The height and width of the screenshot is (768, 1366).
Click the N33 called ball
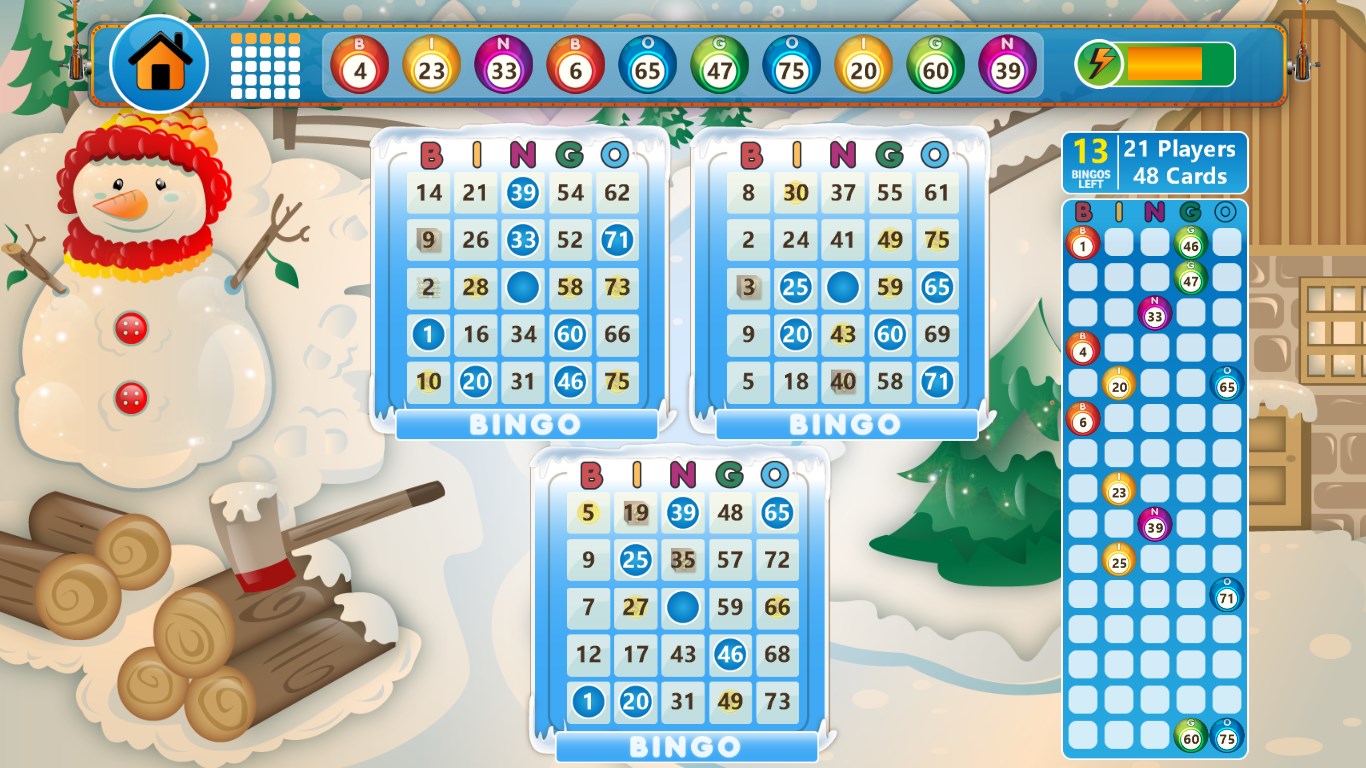point(504,65)
